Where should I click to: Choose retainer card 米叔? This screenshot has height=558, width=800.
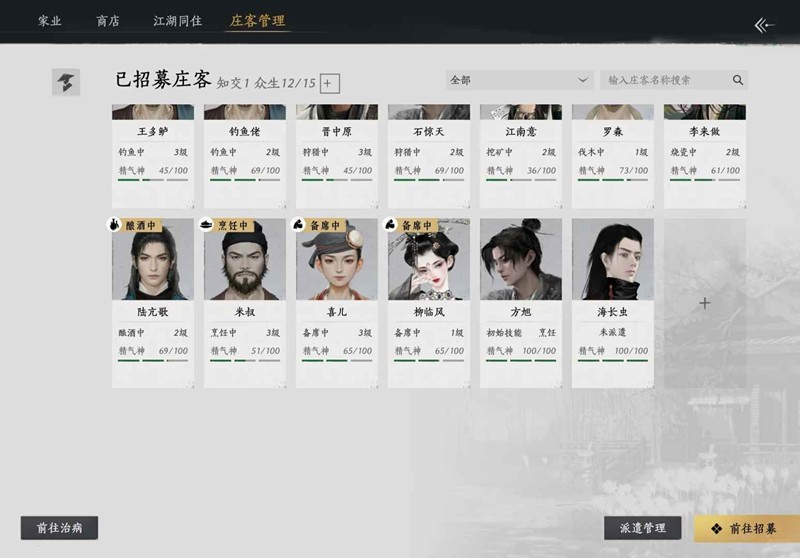tap(245, 300)
